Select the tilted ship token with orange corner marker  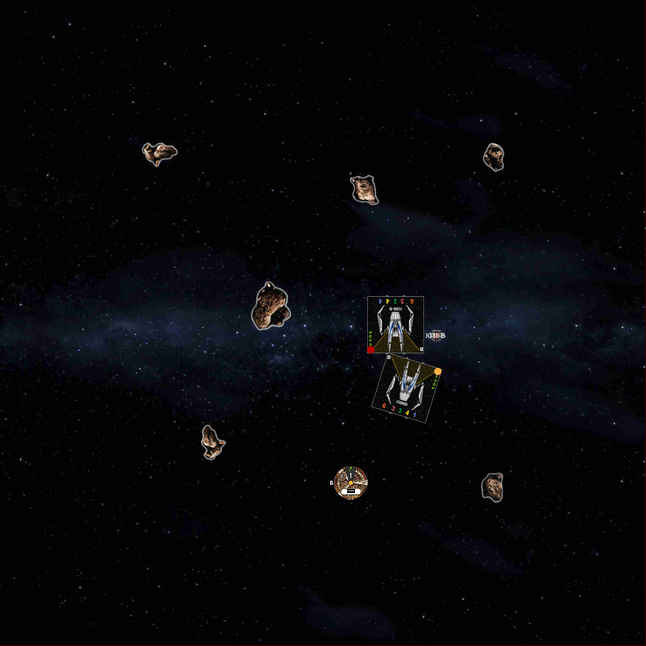point(407,388)
